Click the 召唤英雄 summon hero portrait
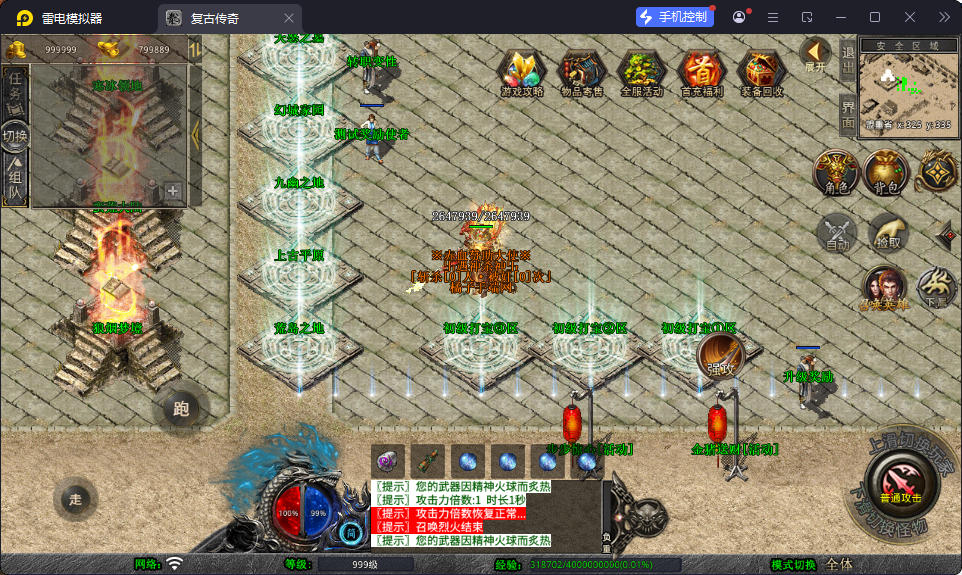The width and height of the screenshot is (962, 575). tap(884, 287)
